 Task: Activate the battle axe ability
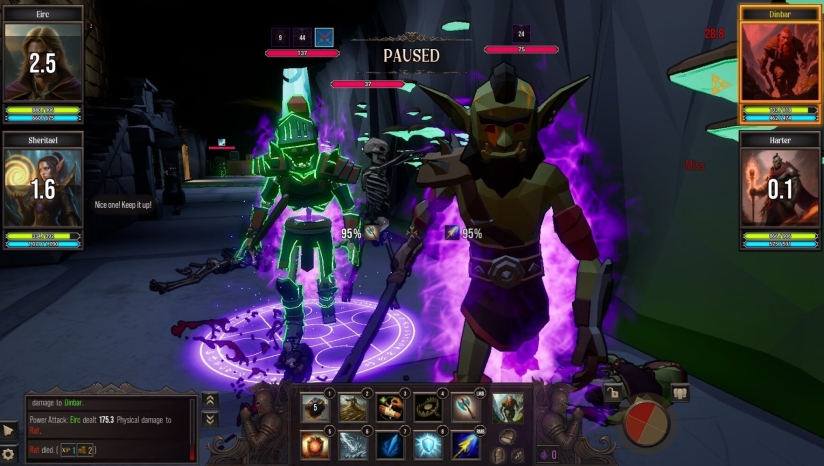pyautogui.click(x=469, y=407)
